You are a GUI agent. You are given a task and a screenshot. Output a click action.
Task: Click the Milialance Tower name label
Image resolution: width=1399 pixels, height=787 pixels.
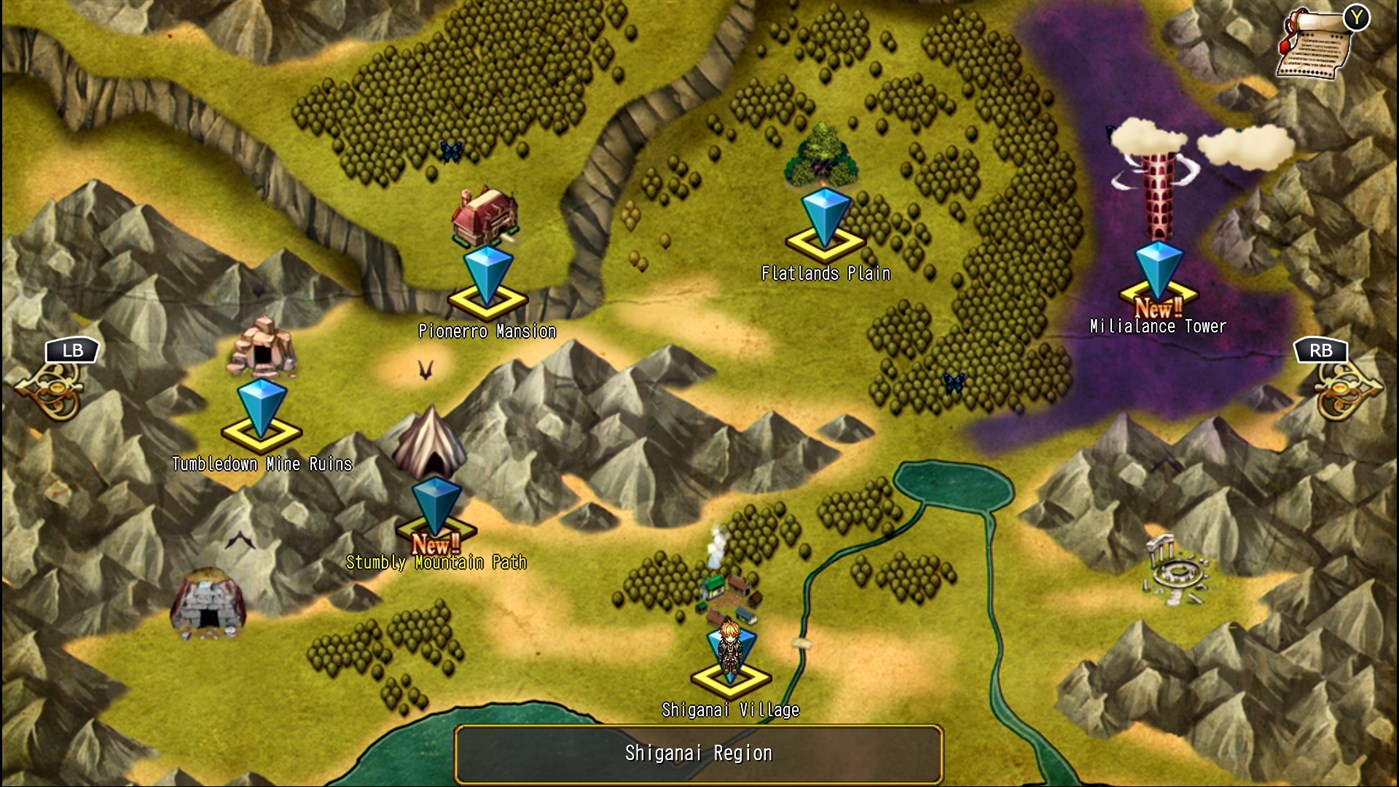1157,326
